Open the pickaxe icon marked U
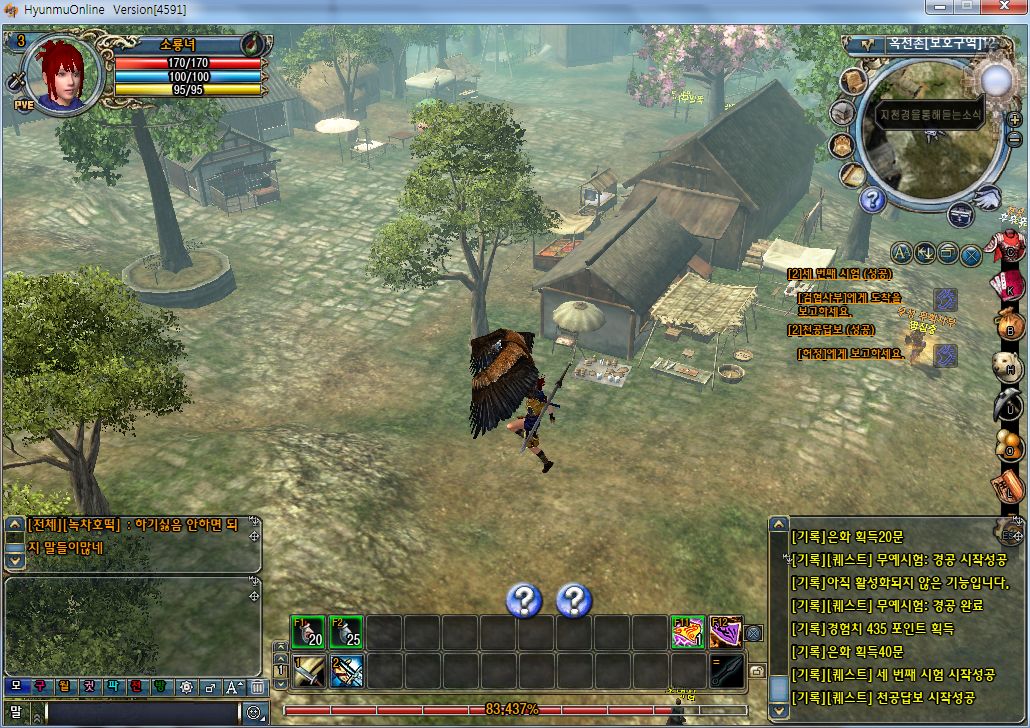This screenshot has width=1030, height=728. [x=1008, y=406]
